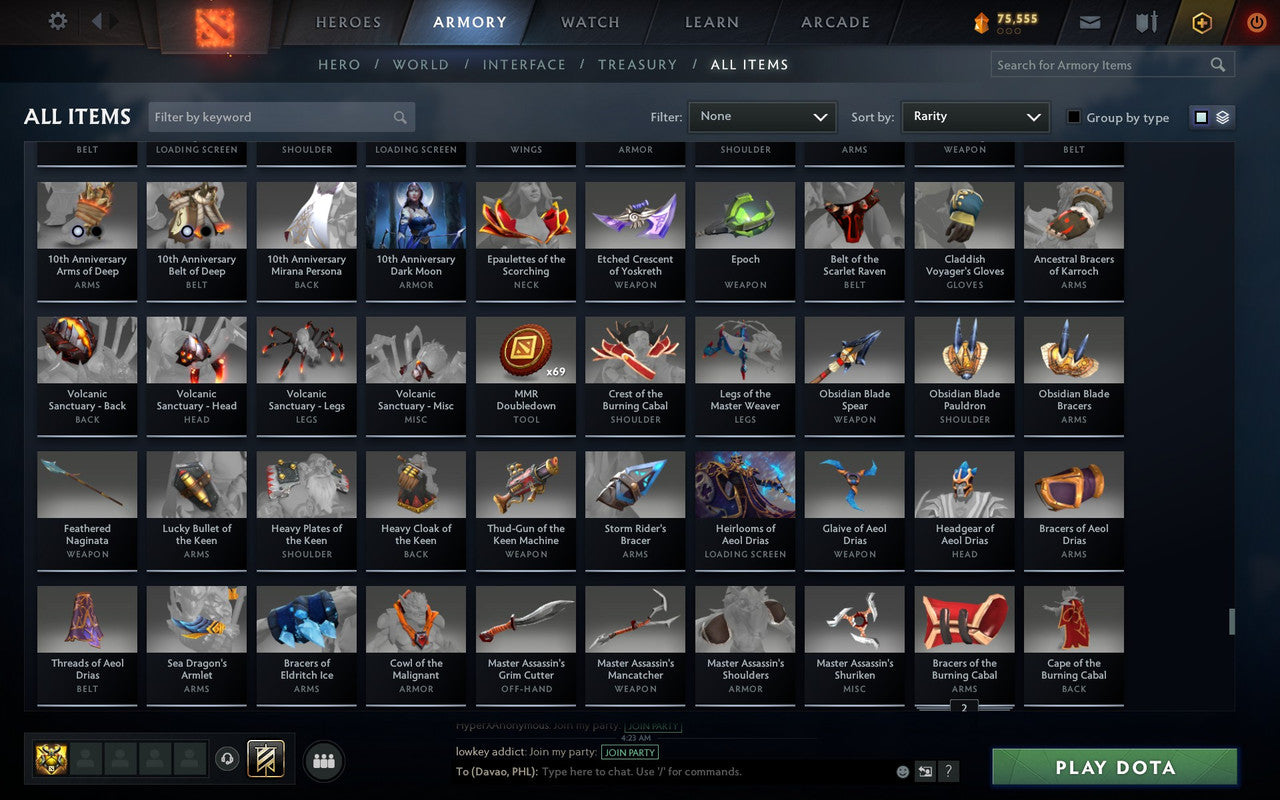Open the settings gear icon
The image size is (1280, 800).
click(57, 21)
